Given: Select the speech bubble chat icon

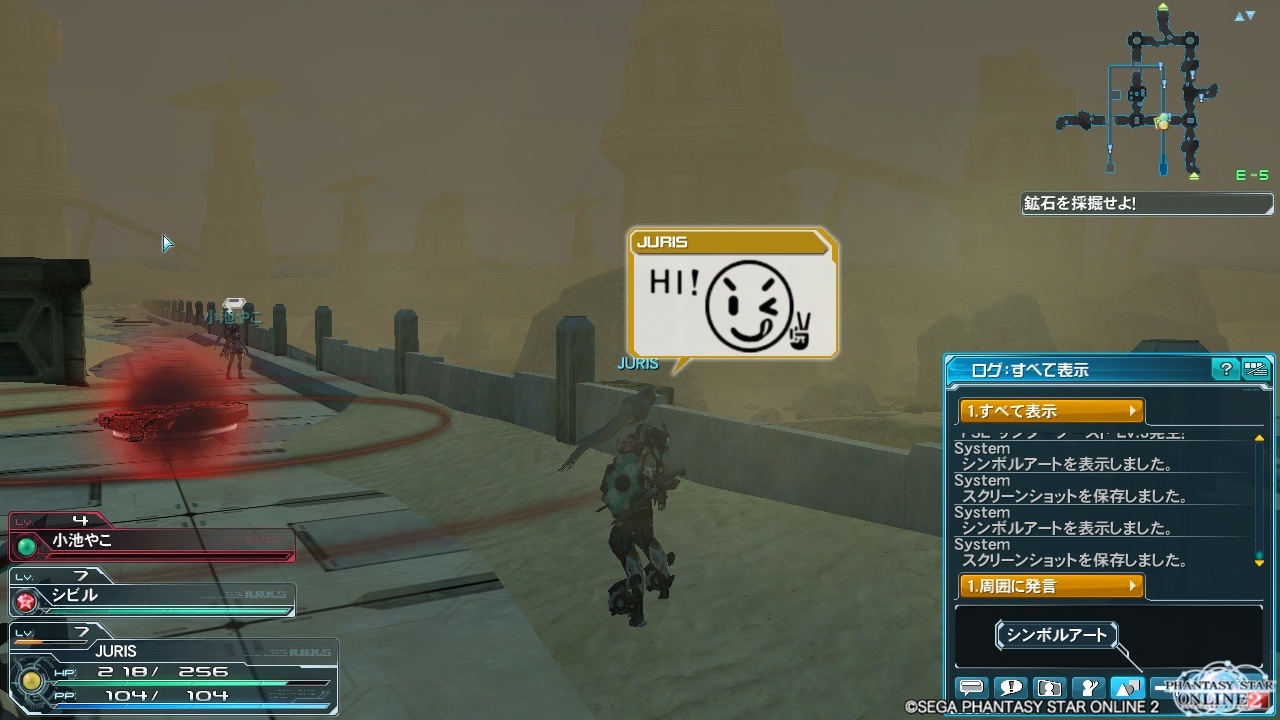Looking at the screenshot, I should coord(971,688).
